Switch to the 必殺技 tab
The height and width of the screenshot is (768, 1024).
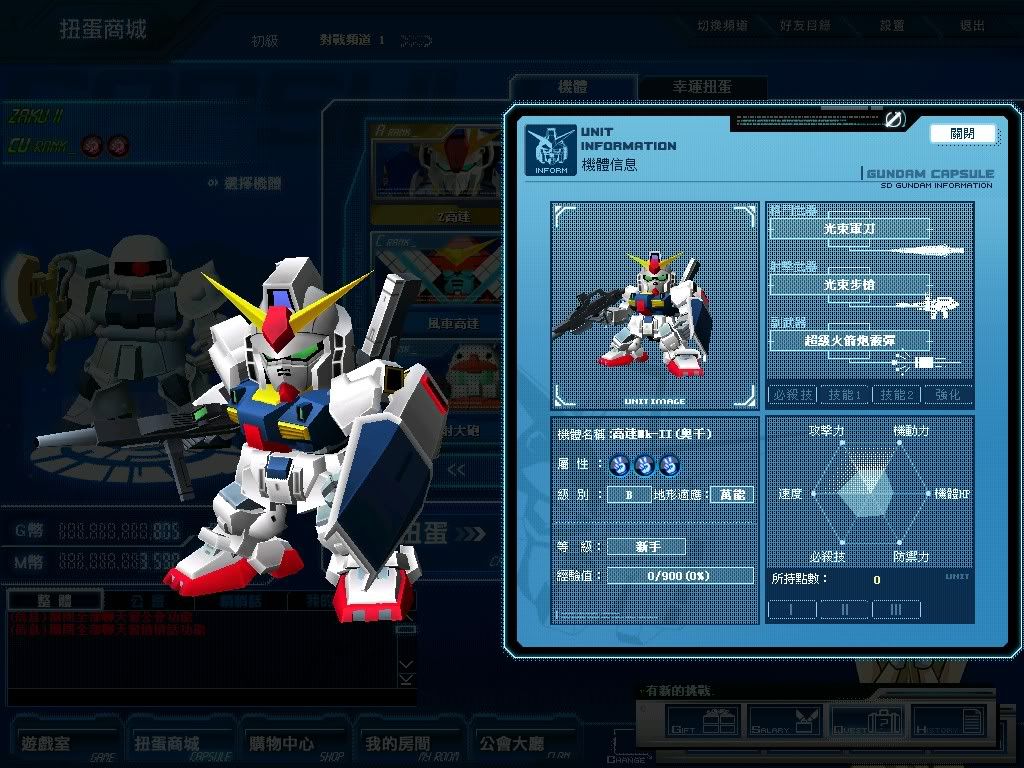(792, 395)
